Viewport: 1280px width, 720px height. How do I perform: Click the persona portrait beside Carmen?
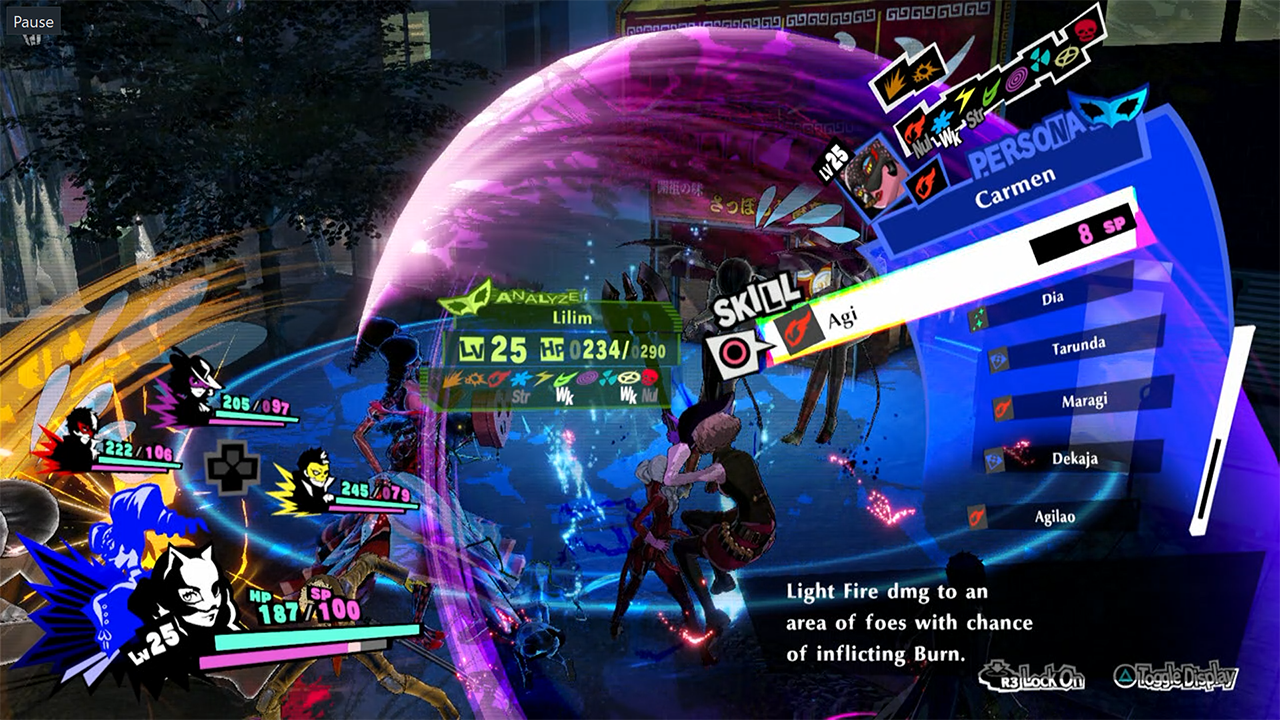coord(868,170)
